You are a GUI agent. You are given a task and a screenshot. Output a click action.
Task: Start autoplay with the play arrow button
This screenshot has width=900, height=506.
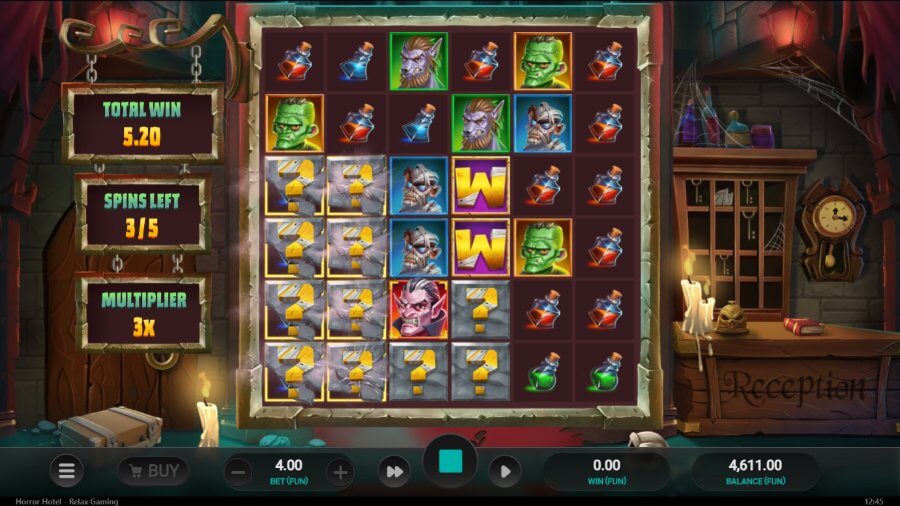pos(504,472)
